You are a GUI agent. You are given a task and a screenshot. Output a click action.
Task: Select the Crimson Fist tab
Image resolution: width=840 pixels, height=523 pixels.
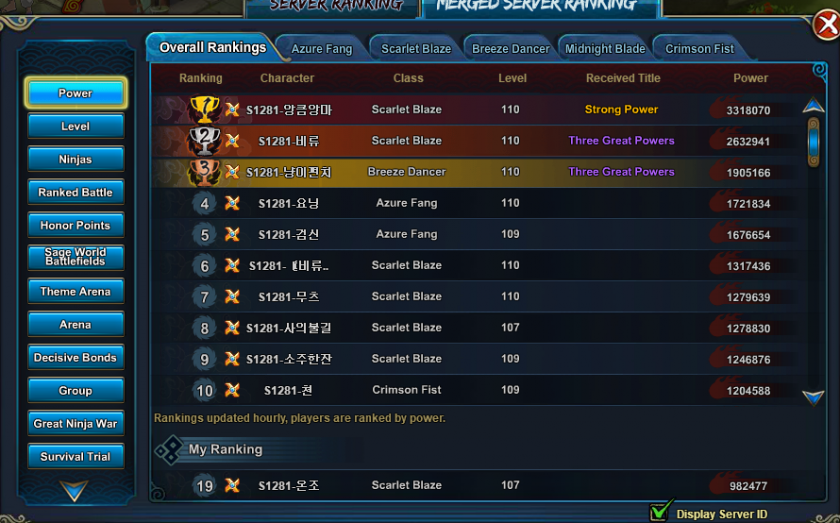(x=699, y=49)
